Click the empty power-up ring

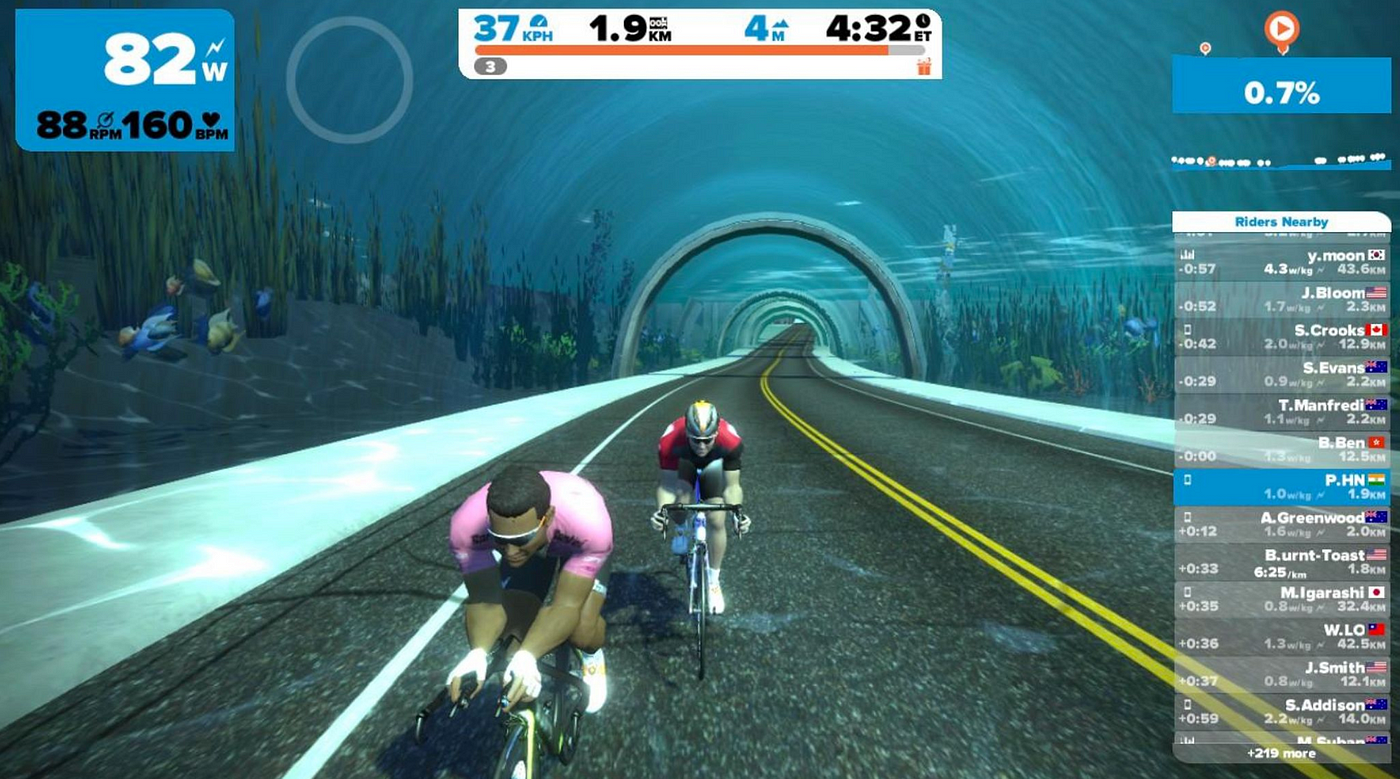(x=349, y=78)
